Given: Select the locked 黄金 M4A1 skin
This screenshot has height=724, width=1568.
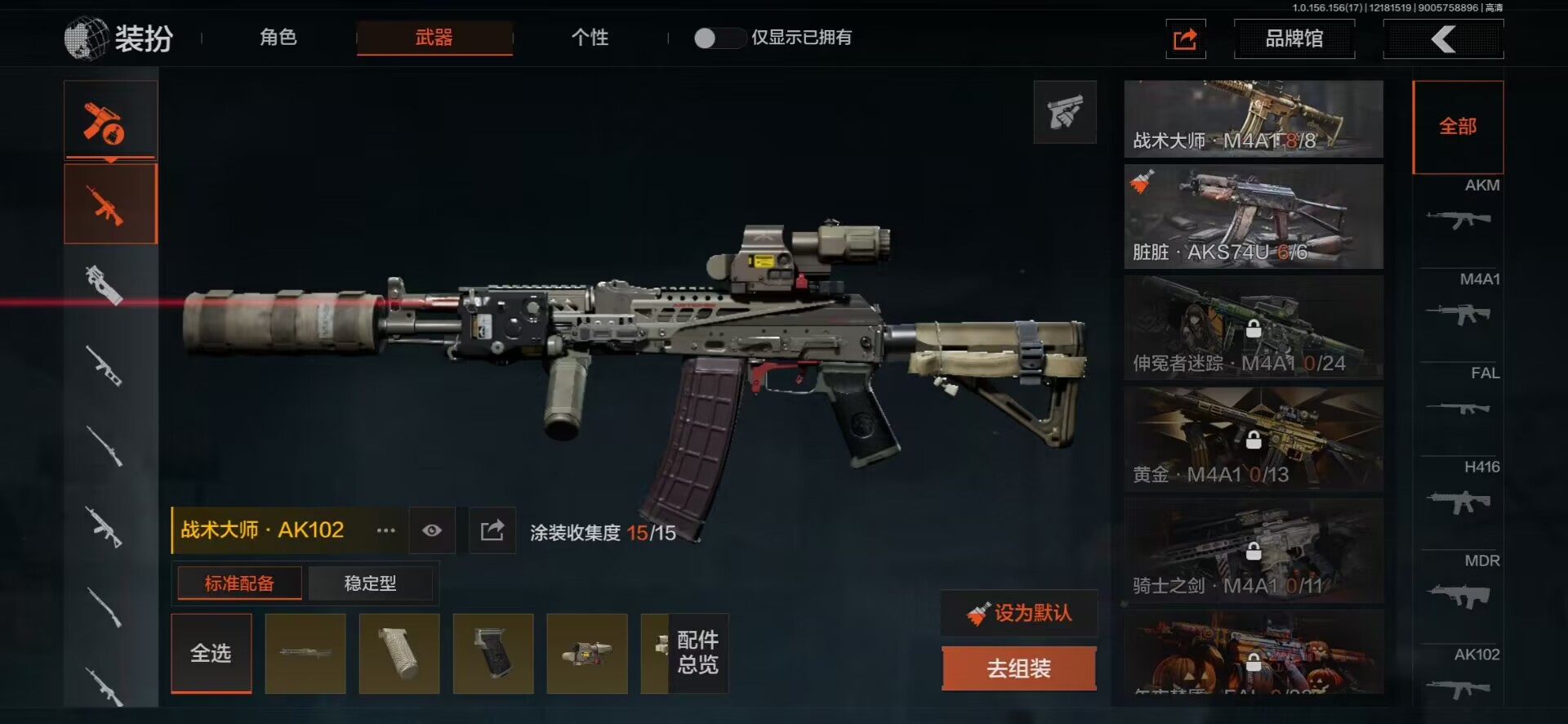Looking at the screenshot, I should (x=1253, y=439).
